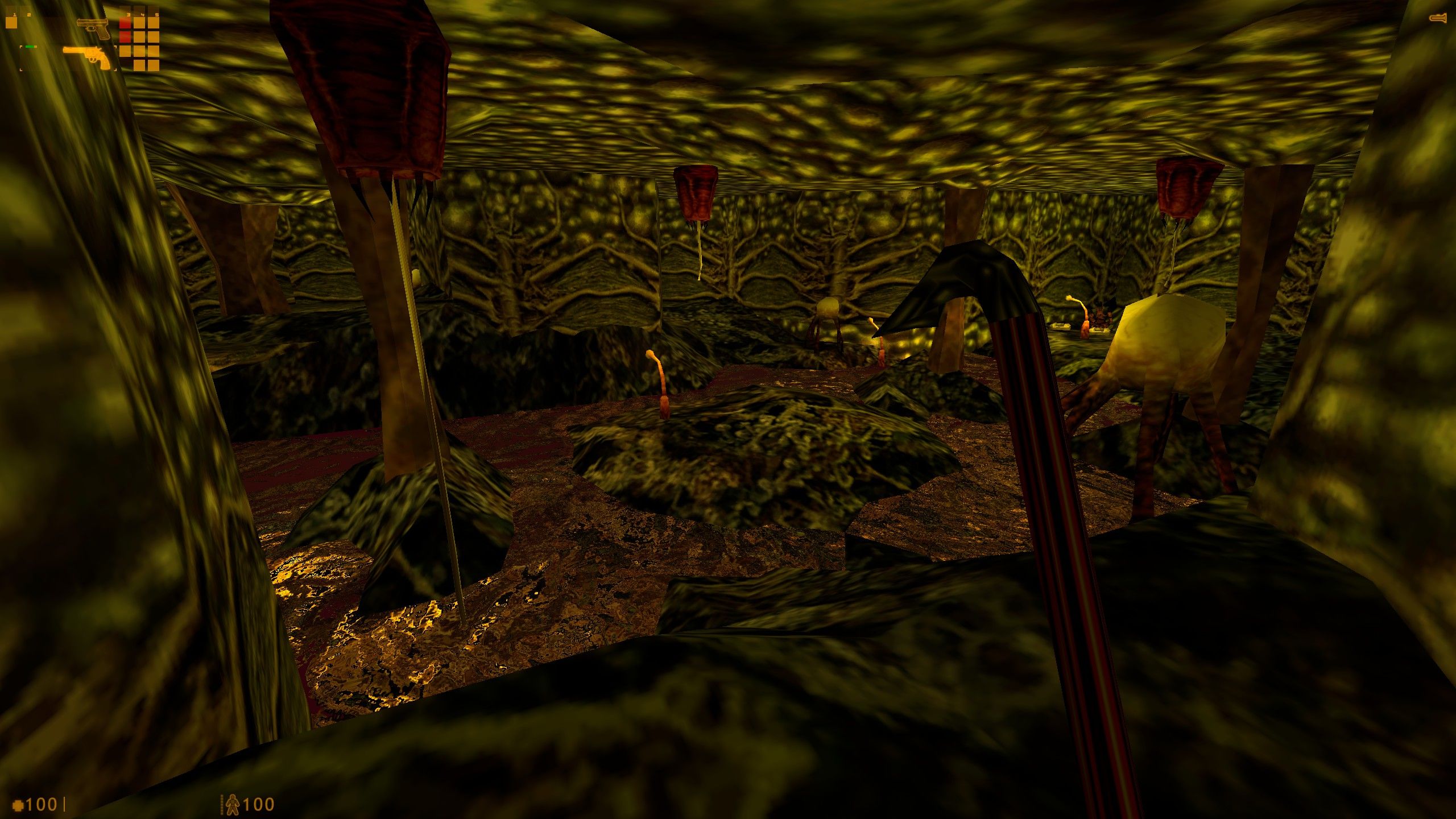The height and width of the screenshot is (819, 1456).
Task: Select the highlighted .357 revolver icon
Action: [x=86, y=56]
